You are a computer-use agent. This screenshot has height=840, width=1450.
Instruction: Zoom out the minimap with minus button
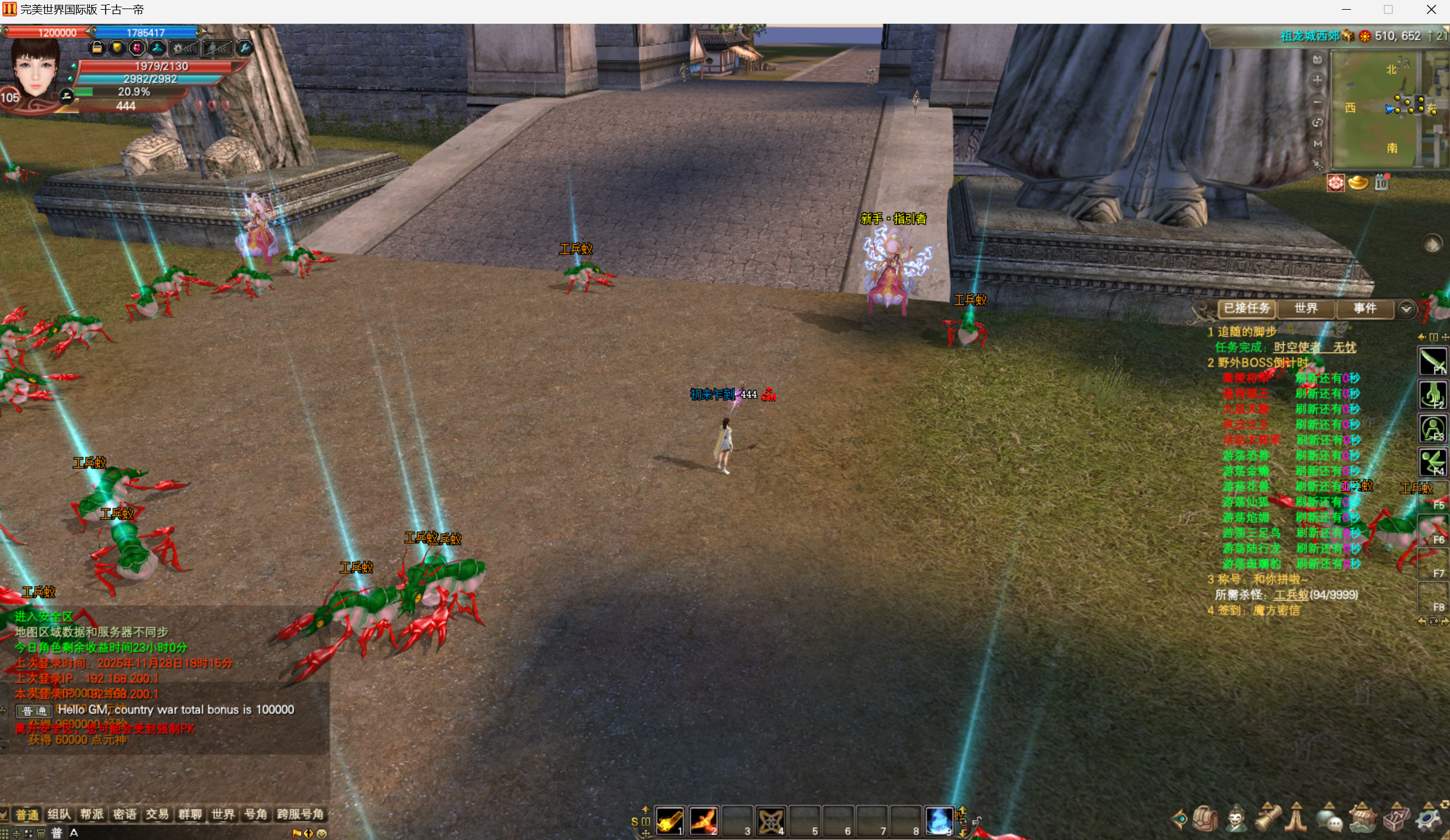(1317, 102)
